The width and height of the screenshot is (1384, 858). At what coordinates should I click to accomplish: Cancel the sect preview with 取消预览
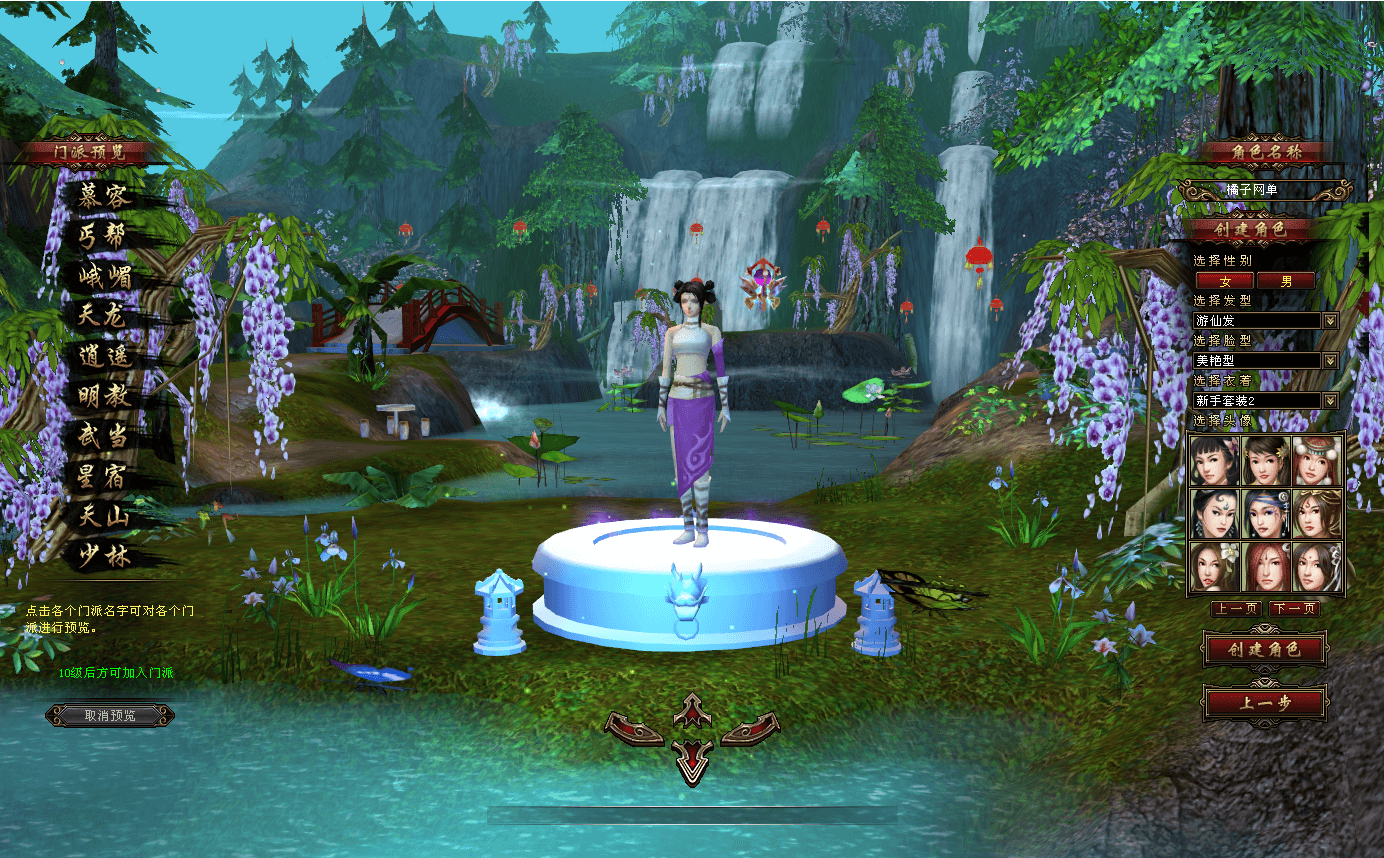pos(110,715)
